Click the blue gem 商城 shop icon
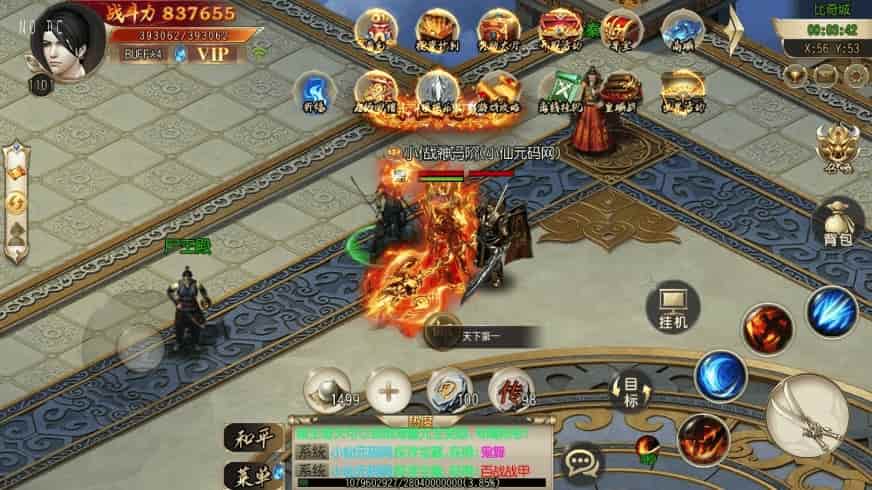This screenshot has height=490, width=872. coord(682,33)
